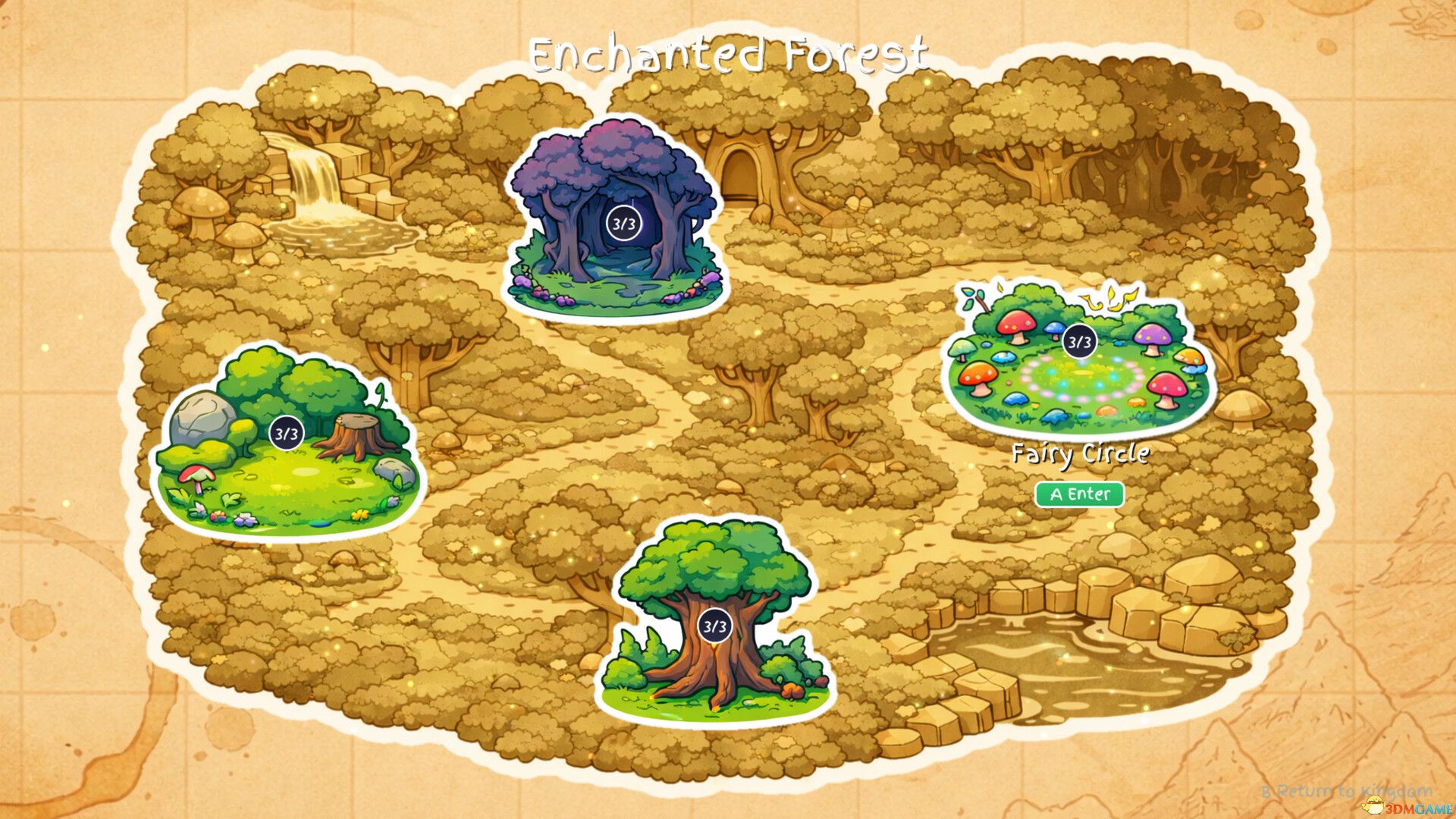Click the 3/3 badge on the purple grove

tap(623, 223)
